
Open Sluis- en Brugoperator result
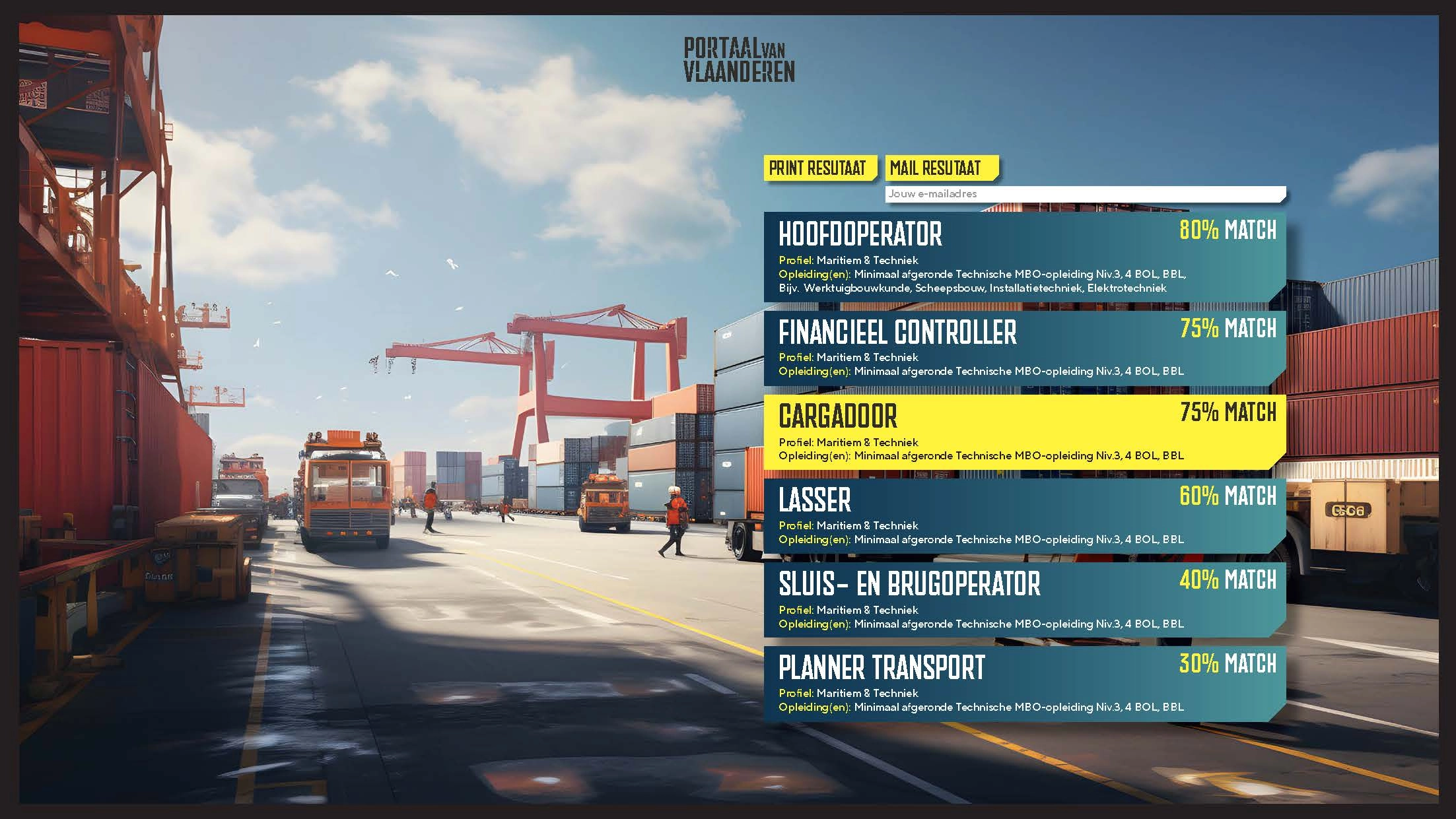pos(1023,600)
